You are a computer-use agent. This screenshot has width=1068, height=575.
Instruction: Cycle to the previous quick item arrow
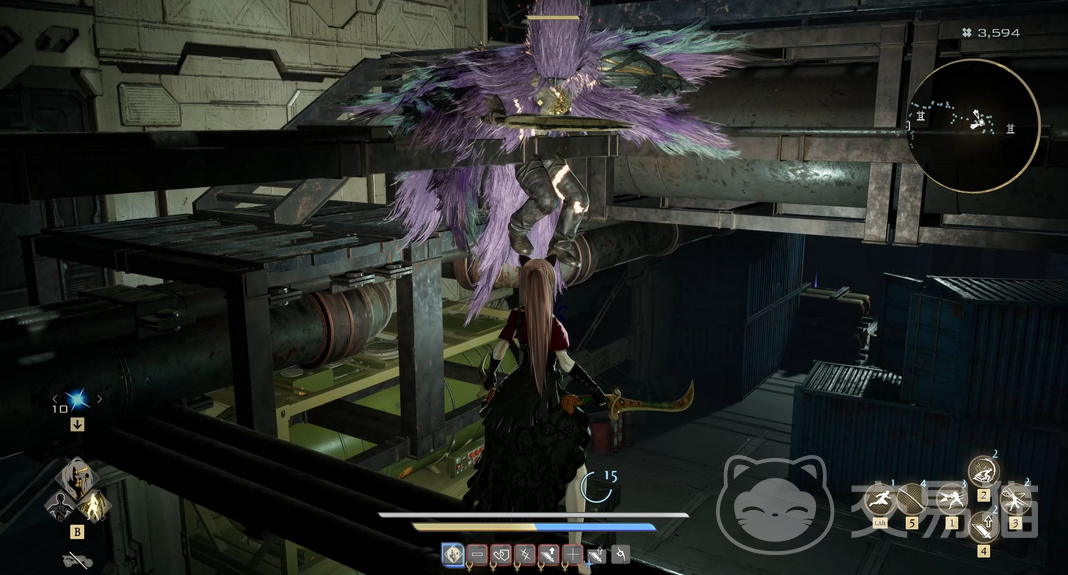click(x=55, y=400)
